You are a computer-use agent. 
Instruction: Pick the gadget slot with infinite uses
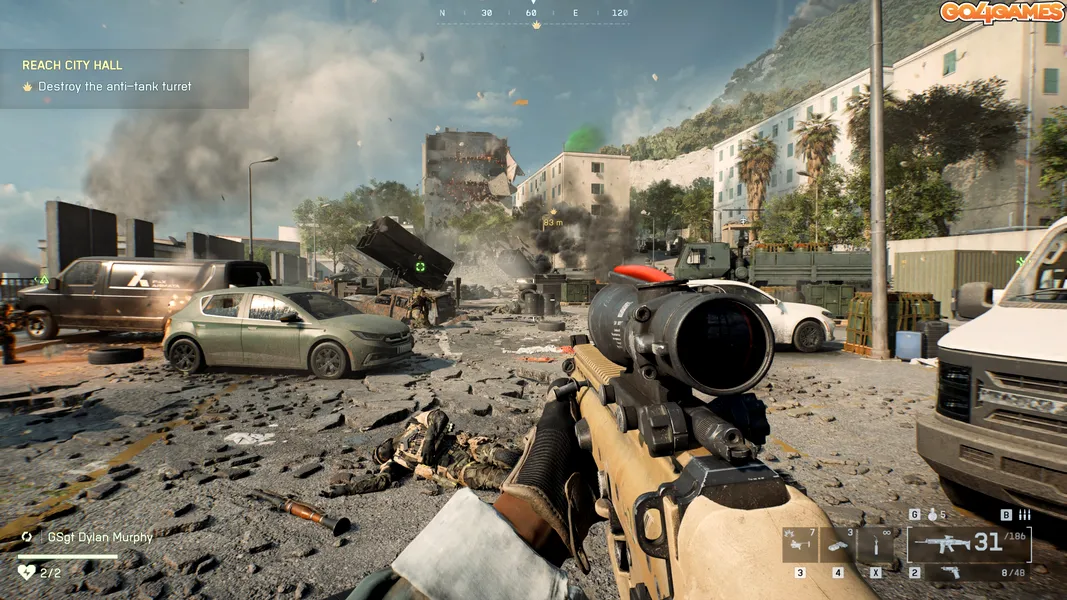coord(875,545)
